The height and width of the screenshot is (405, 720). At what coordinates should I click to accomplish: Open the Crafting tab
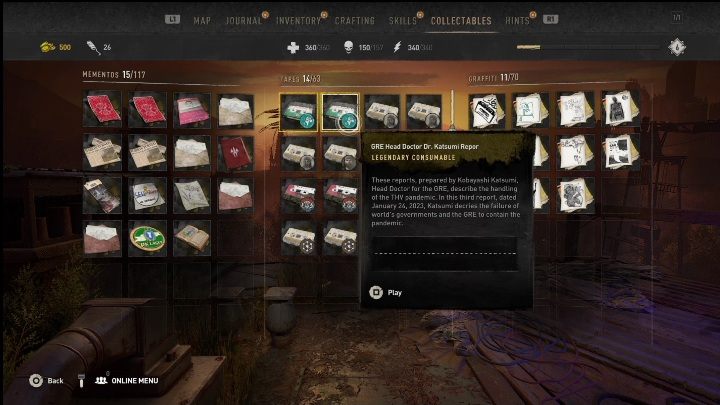354,20
